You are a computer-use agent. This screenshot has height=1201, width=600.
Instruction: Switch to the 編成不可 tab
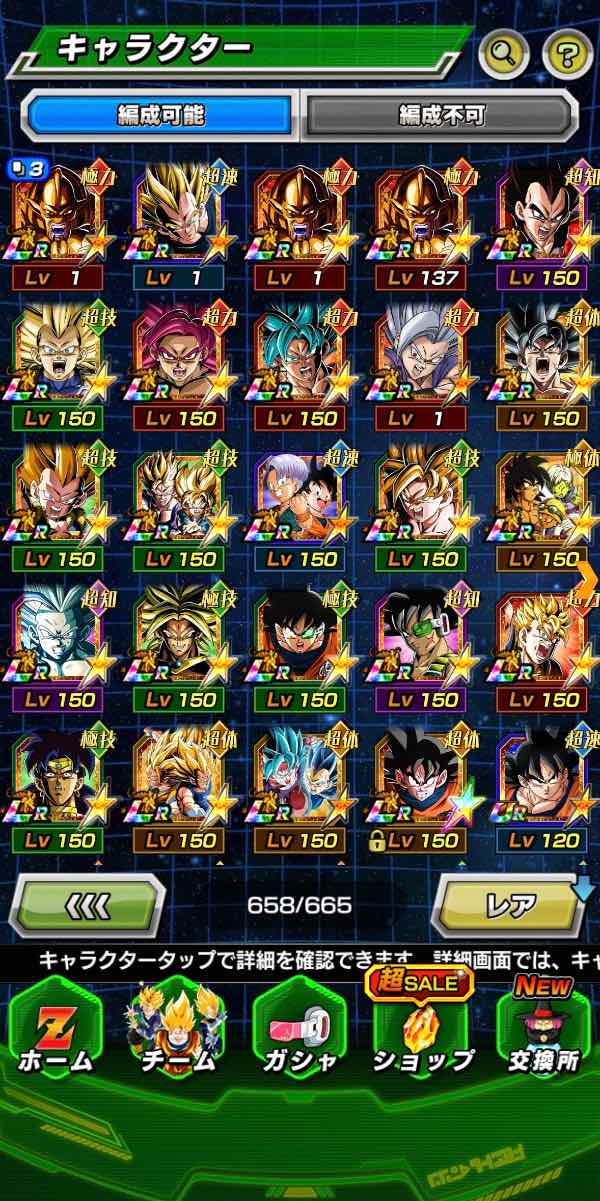(441, 115)
